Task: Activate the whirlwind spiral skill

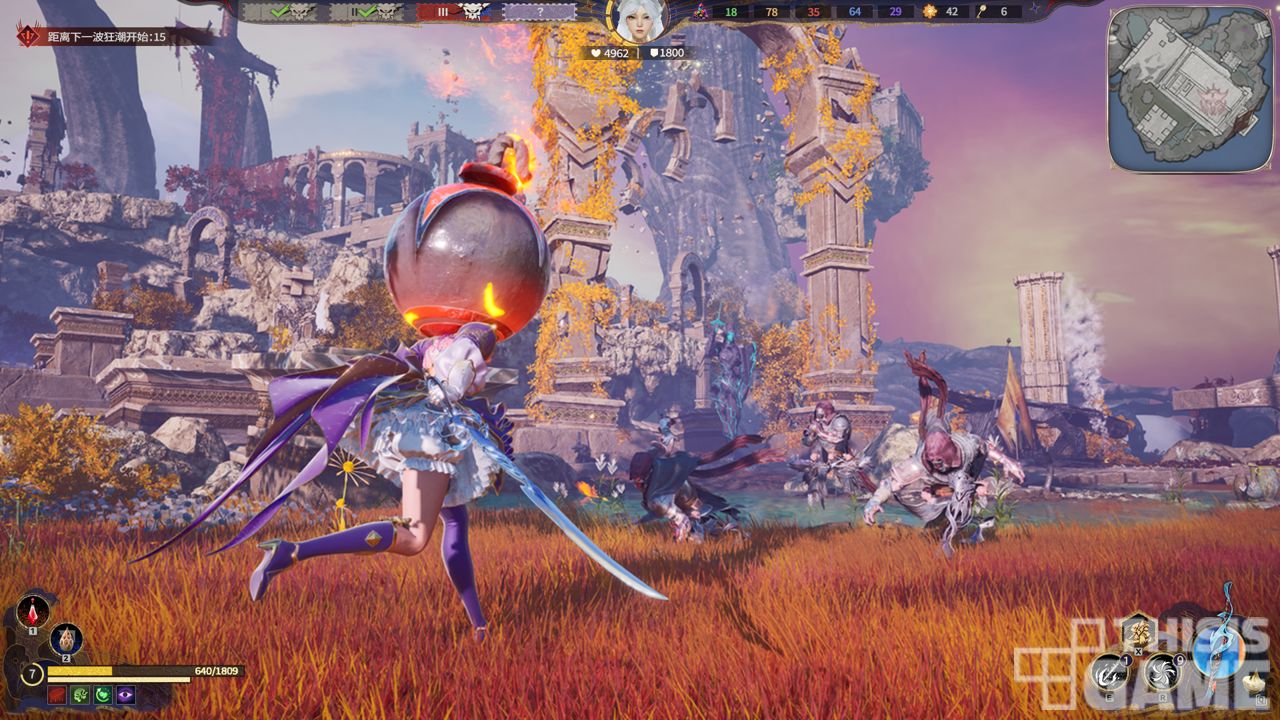Action: 1162,672
